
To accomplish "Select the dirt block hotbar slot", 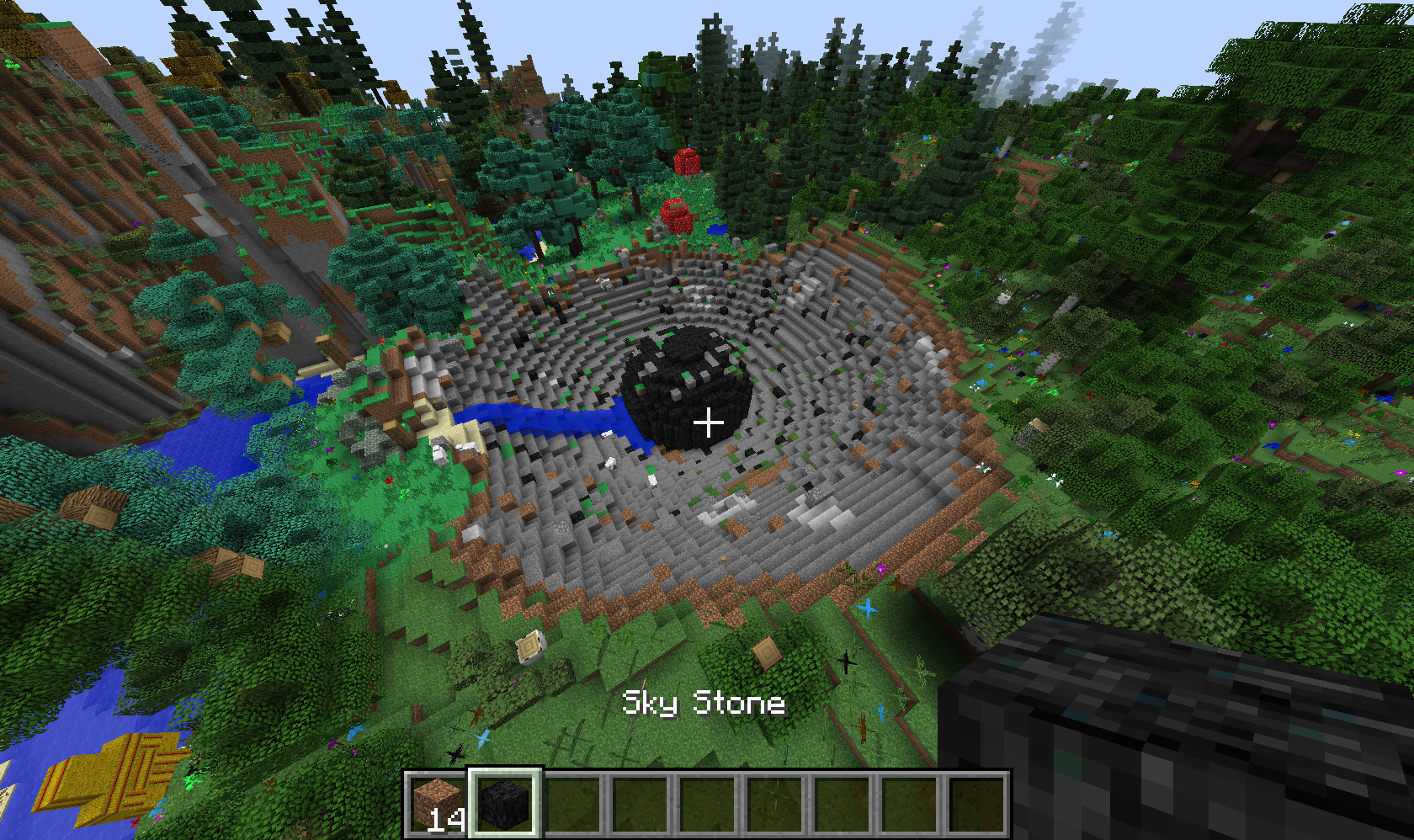I will (x=437, y=804).
